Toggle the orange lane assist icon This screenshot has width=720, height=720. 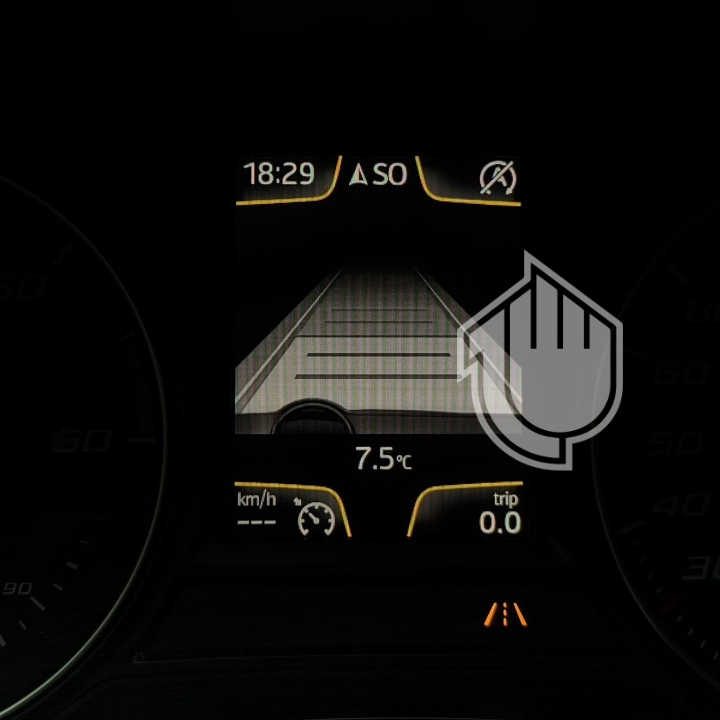(x=505, y=612)
